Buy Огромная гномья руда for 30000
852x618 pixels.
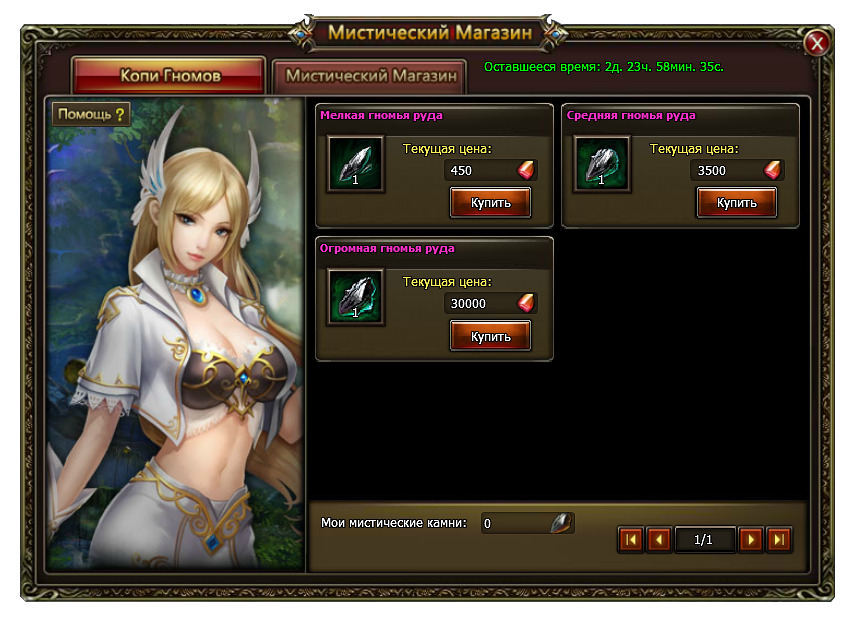coord(490,336)
